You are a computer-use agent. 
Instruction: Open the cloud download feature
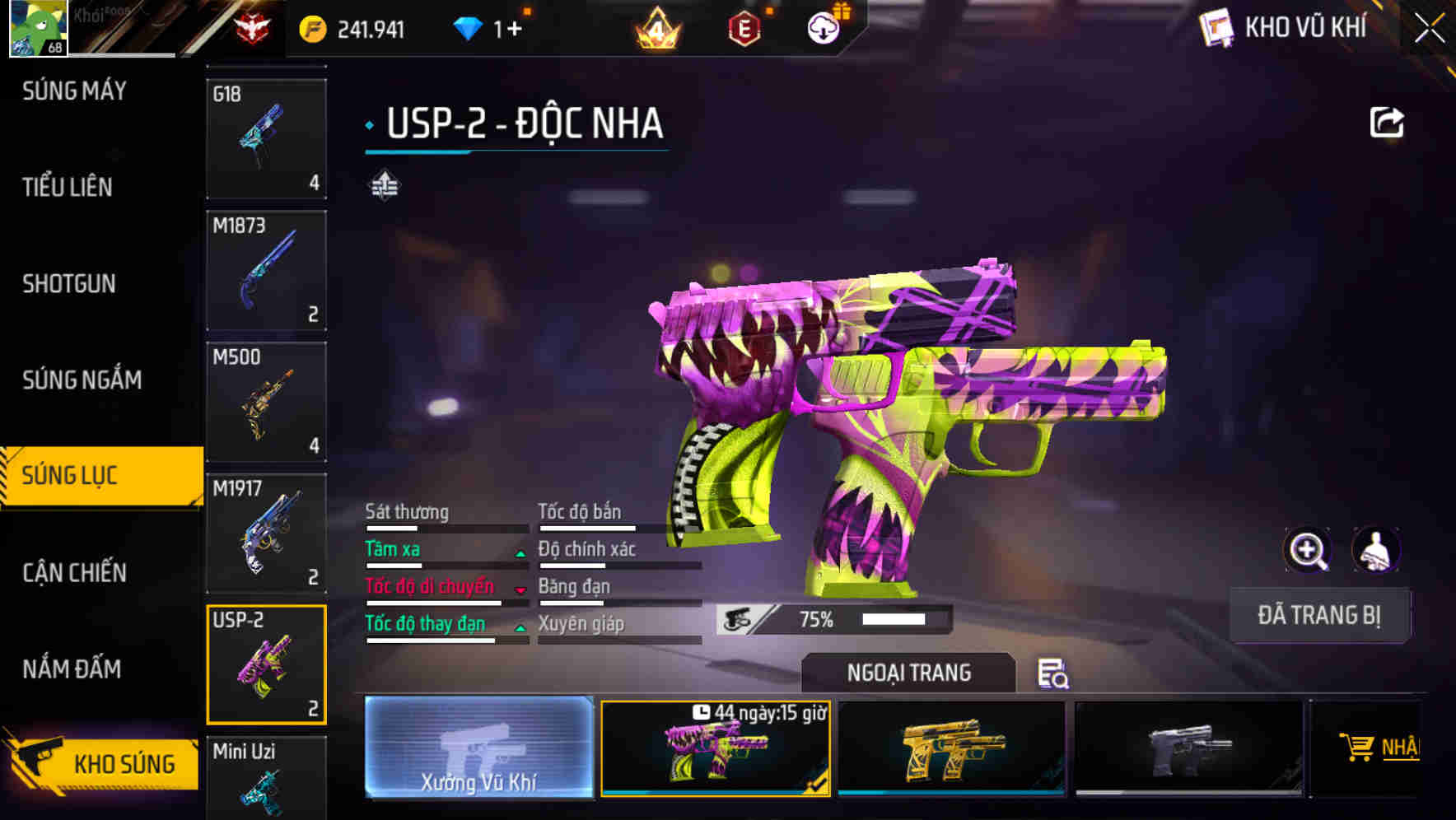pyautogui.click(x=823, y=29)
